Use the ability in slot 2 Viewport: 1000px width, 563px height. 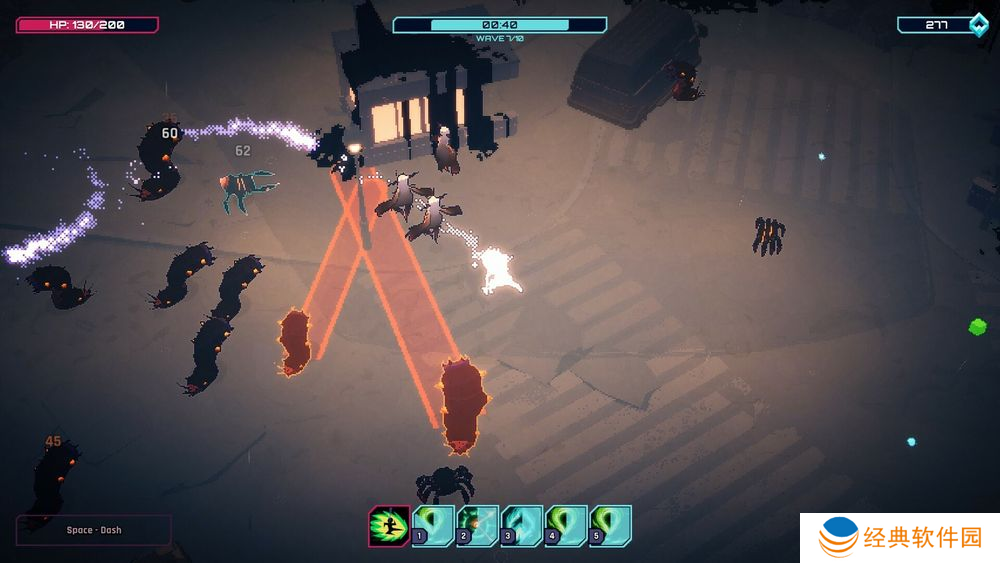[477, 526]
